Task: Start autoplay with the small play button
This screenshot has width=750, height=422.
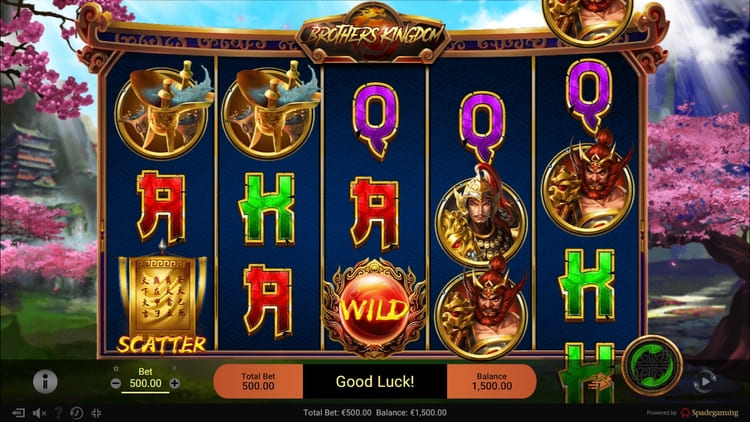Action: click(x=704, y=380)
